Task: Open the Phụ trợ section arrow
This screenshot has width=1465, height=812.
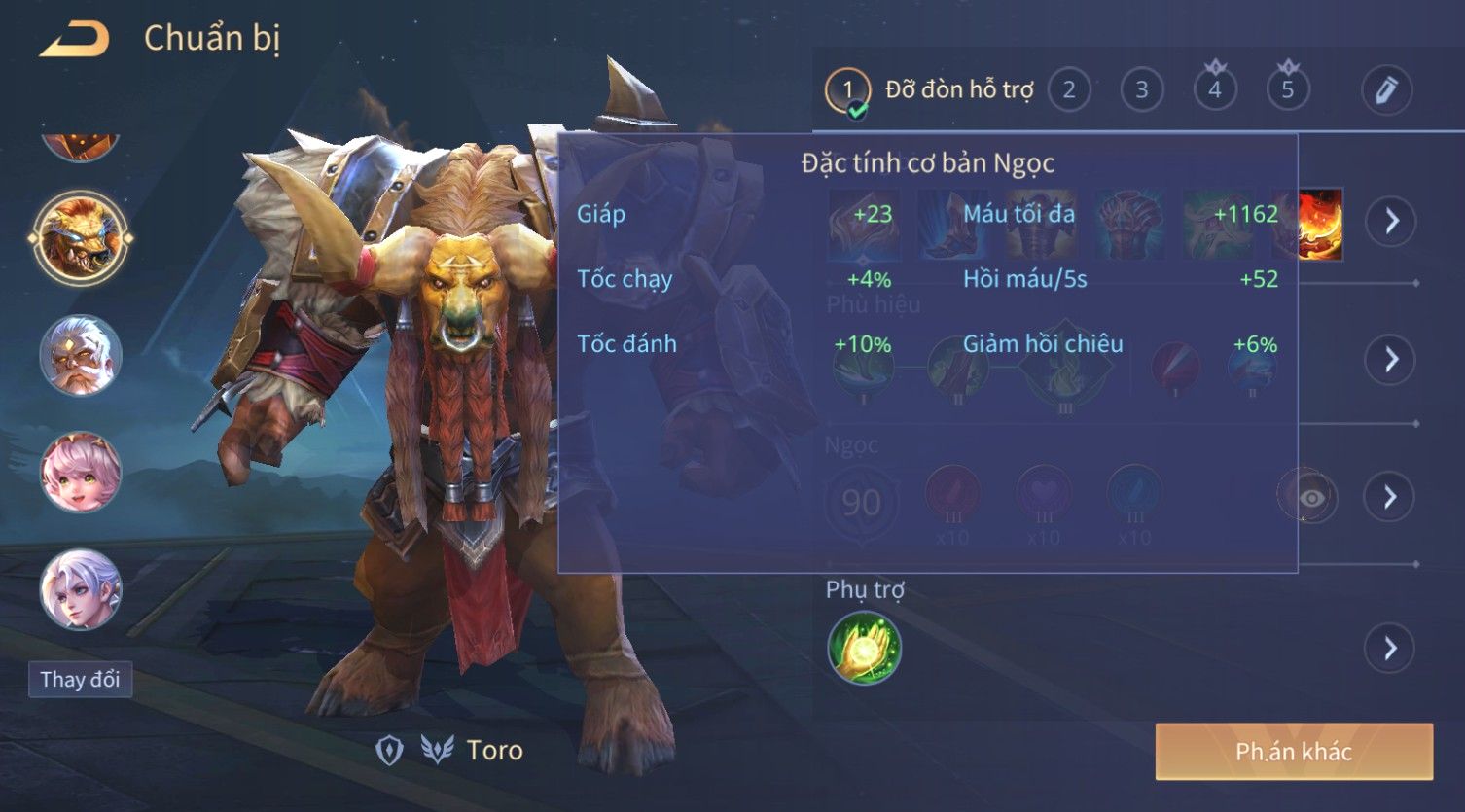Action: (x=1391, y=648)
